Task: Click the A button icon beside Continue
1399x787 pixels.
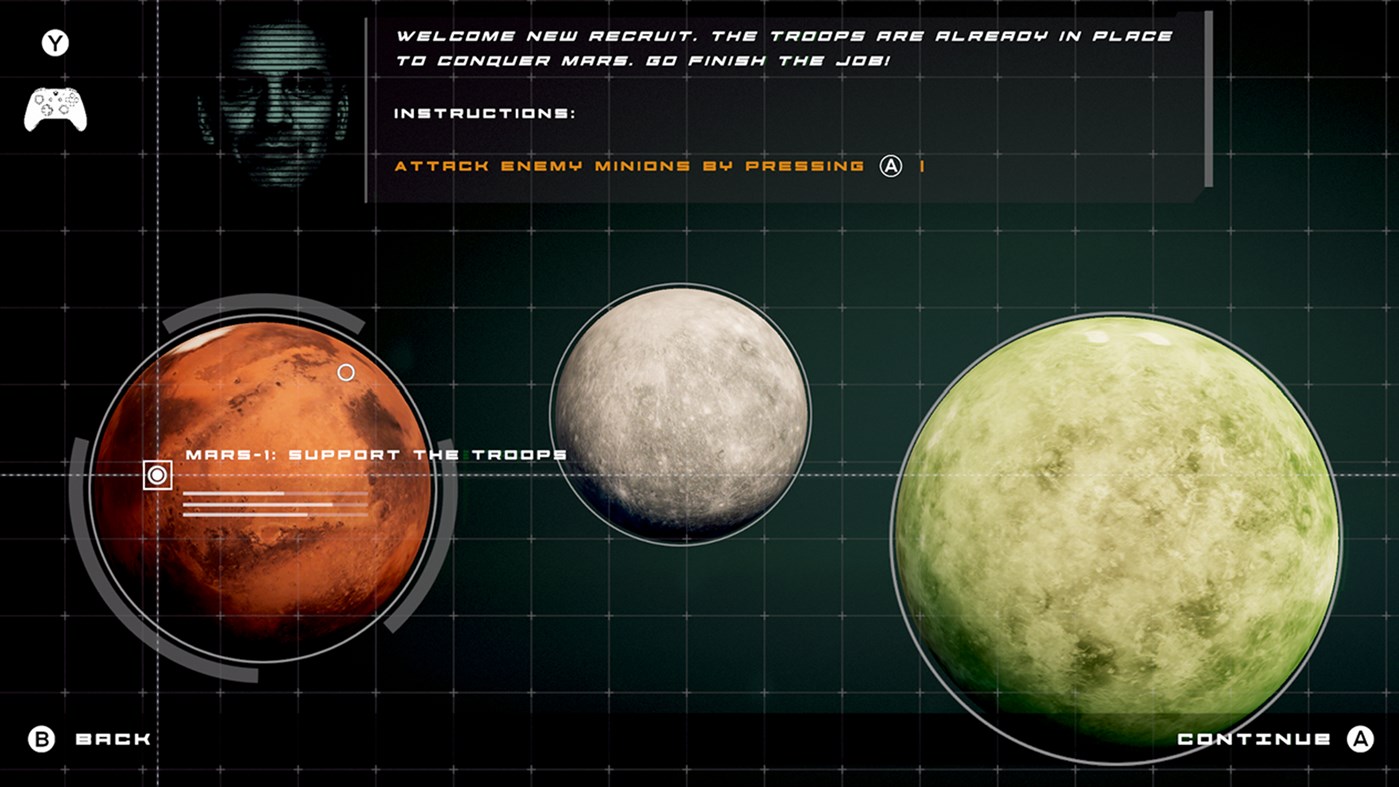Action: click(1361, 739)
